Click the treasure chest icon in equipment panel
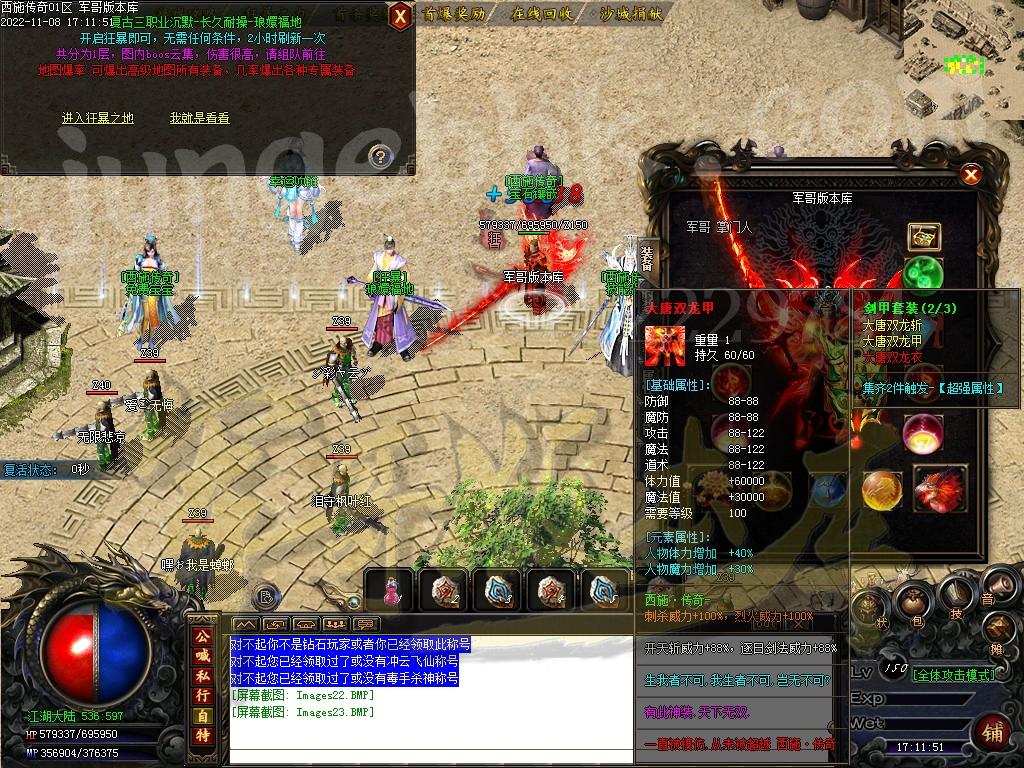Screen dimensions: 1024x768 923,236
